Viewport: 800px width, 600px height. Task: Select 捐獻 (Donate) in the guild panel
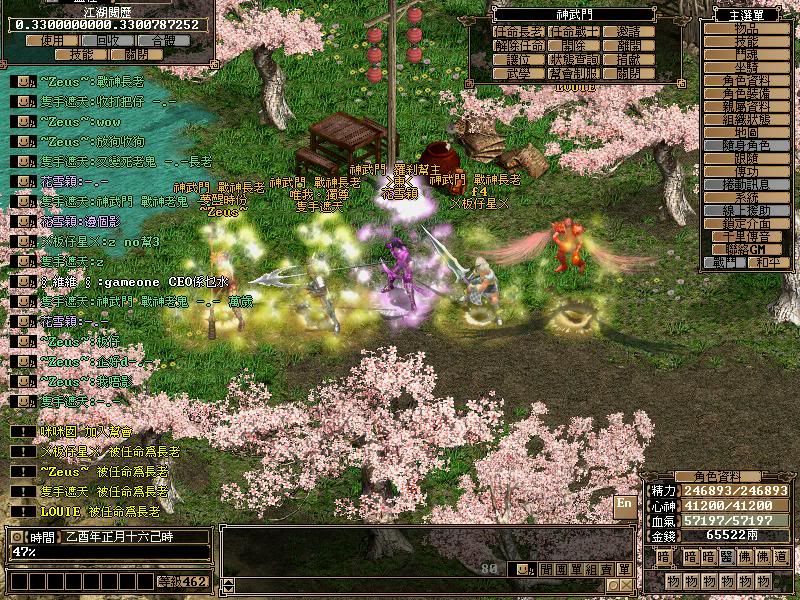pos(629,60)
